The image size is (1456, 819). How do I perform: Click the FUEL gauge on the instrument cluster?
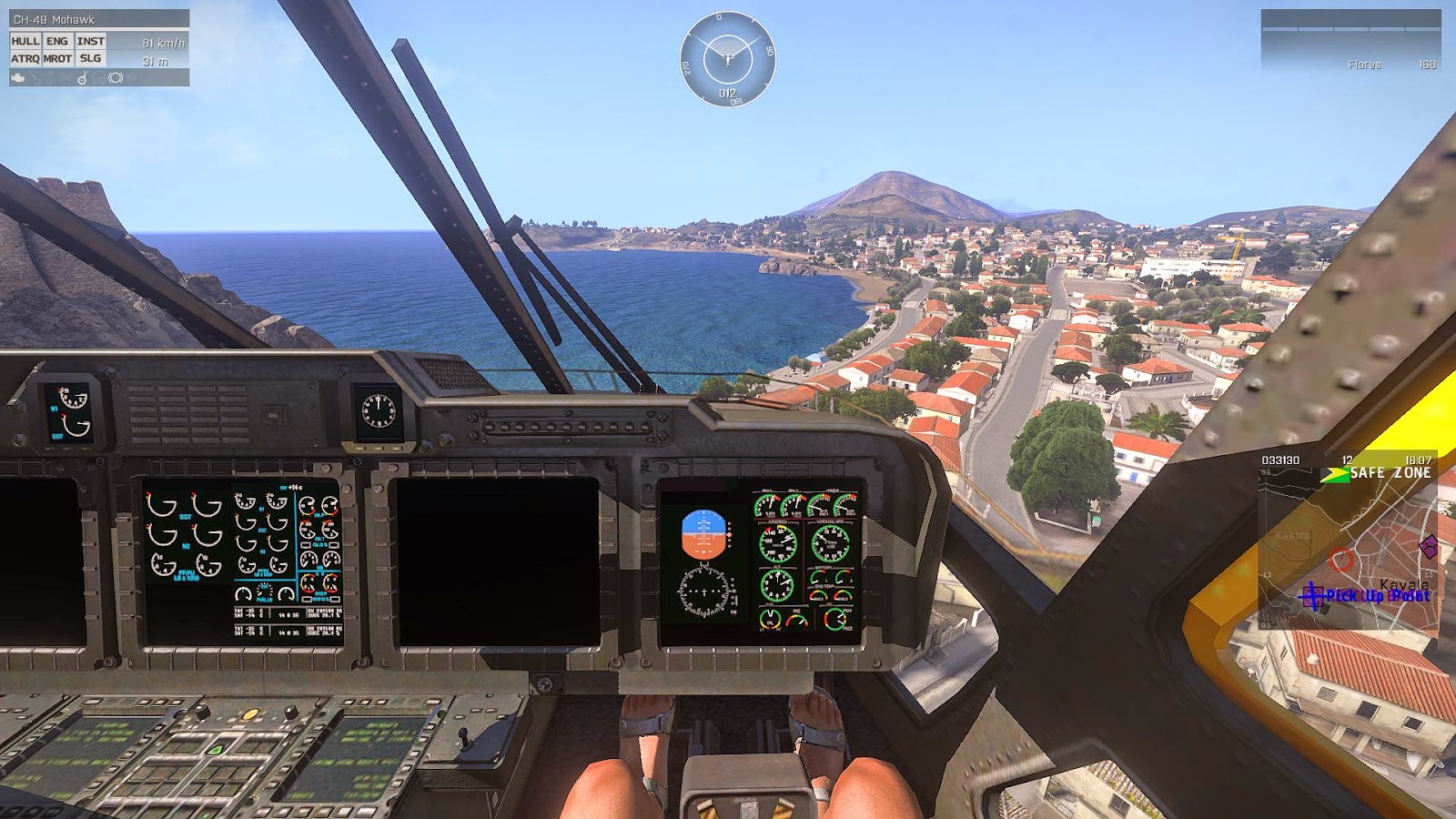pos(770,619)
